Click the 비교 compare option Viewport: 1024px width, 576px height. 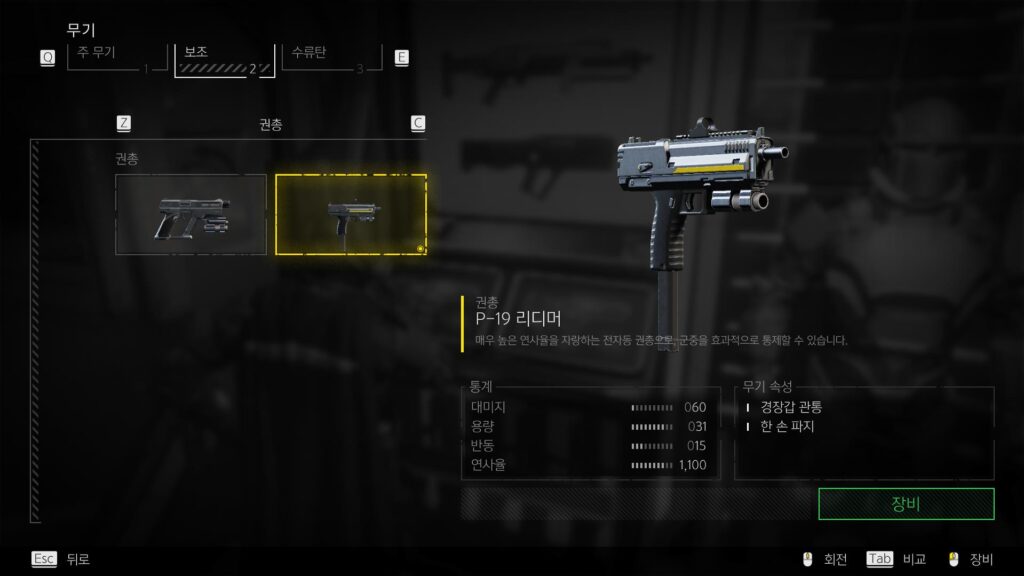point(898,559)
